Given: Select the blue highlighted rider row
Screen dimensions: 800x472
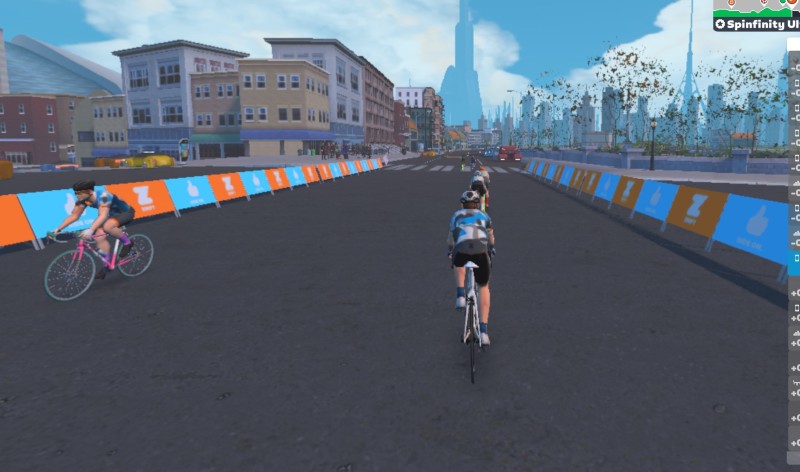Looking at the screenshot, I should click(794, 263).
